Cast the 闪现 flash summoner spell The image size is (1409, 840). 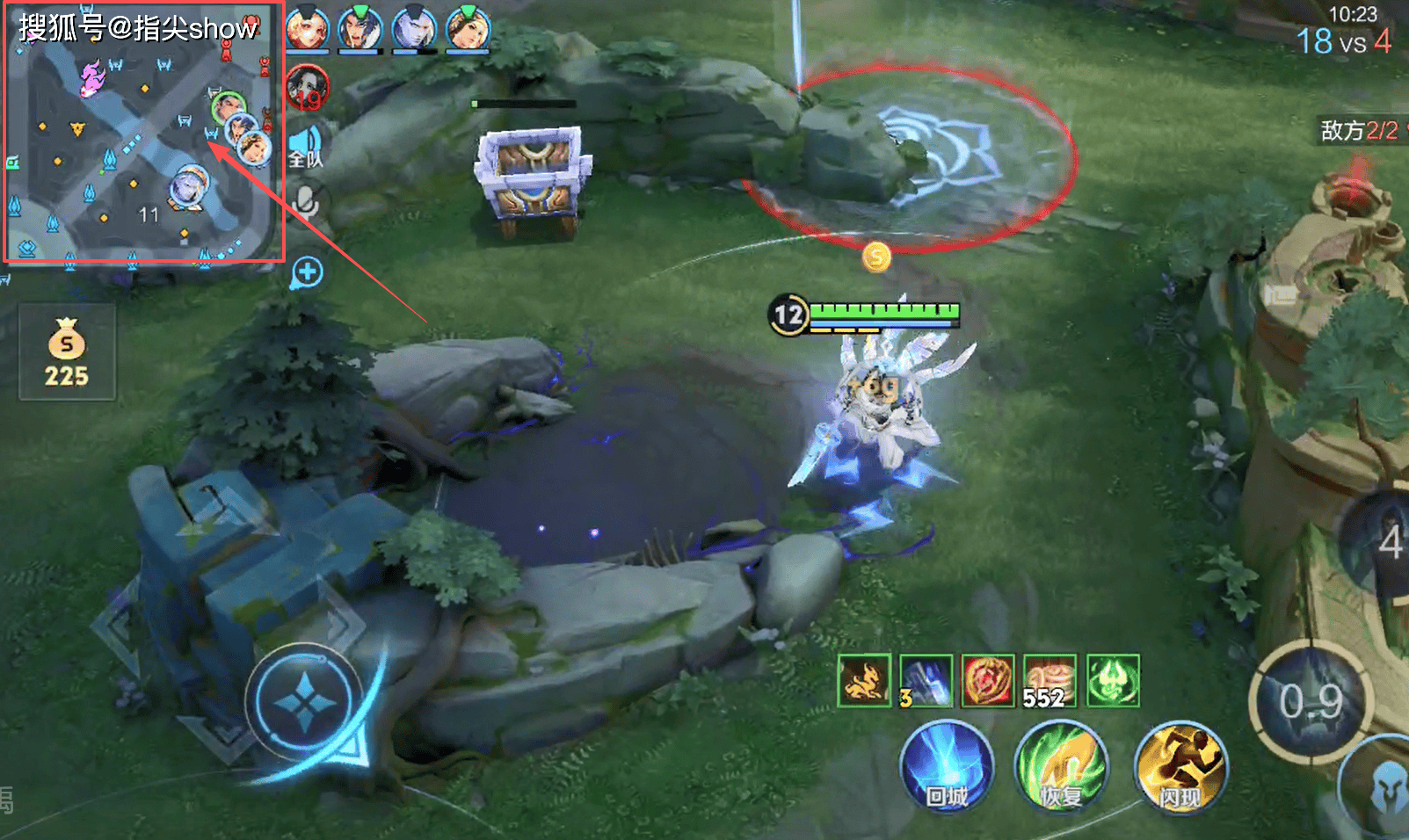point(1180,766)
